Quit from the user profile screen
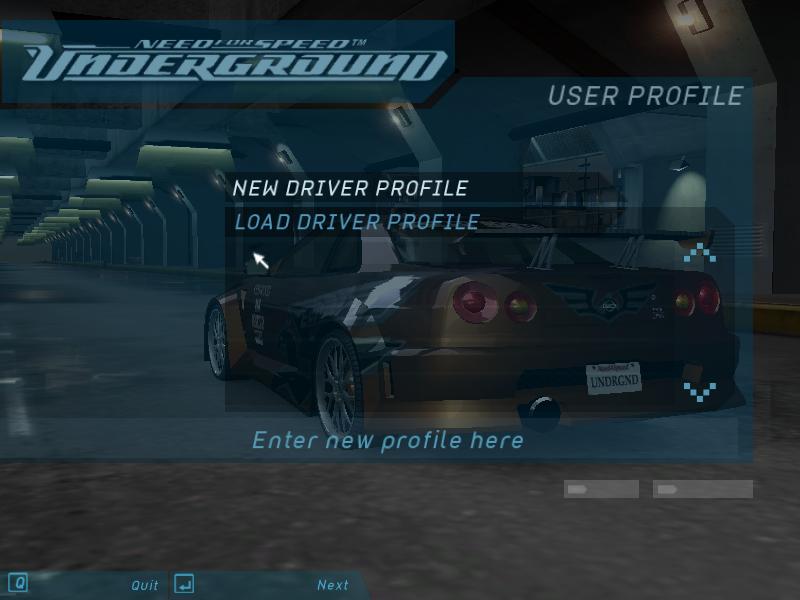The height and width of the screenshot is (600, 800). coord(145,585)
